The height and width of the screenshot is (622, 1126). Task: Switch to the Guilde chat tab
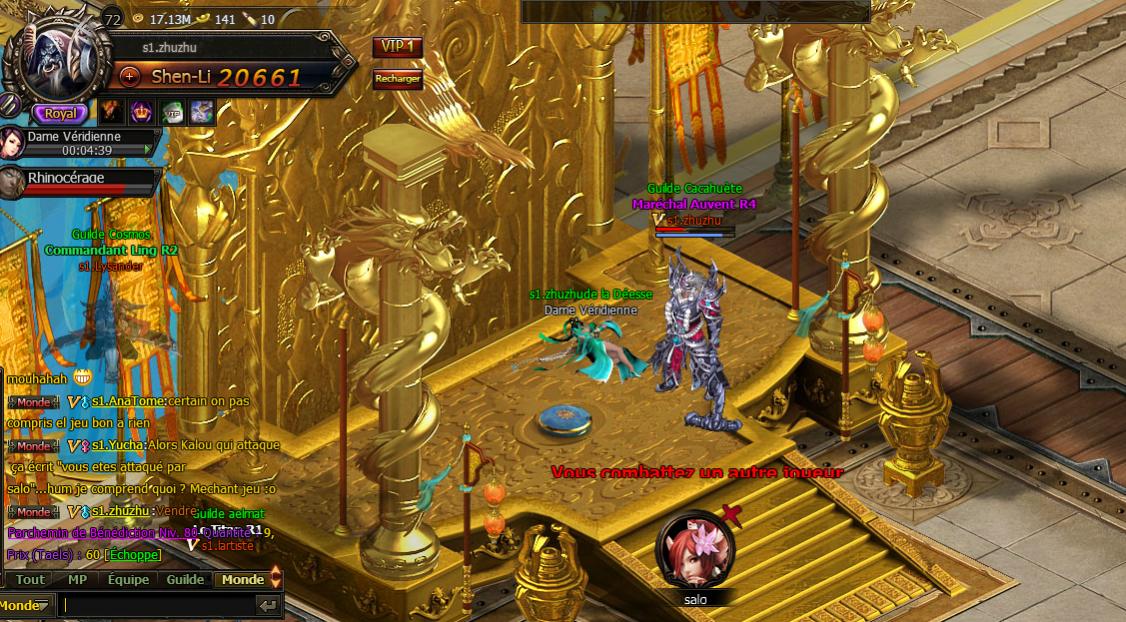point(185,579)
